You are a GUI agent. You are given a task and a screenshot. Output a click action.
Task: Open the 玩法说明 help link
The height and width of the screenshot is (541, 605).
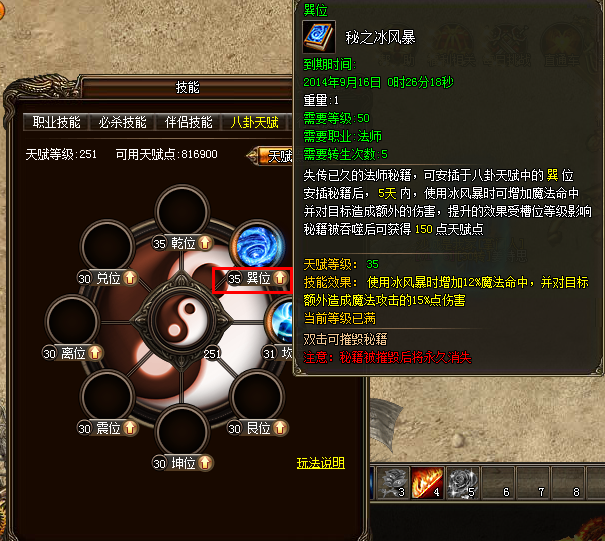(320, 463)
